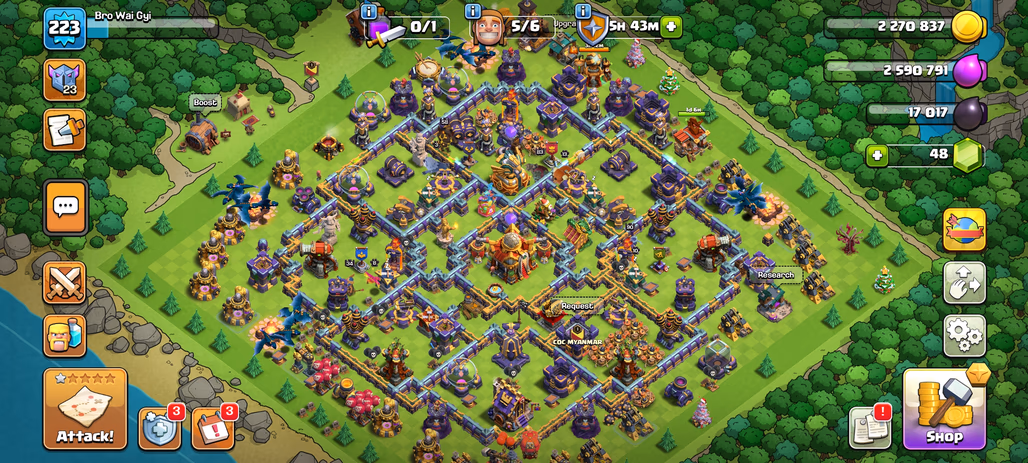The width and height of the screenshot is (1028, 463).
Task: Click the Research label bubble
Action: click(x=775, y=275)
